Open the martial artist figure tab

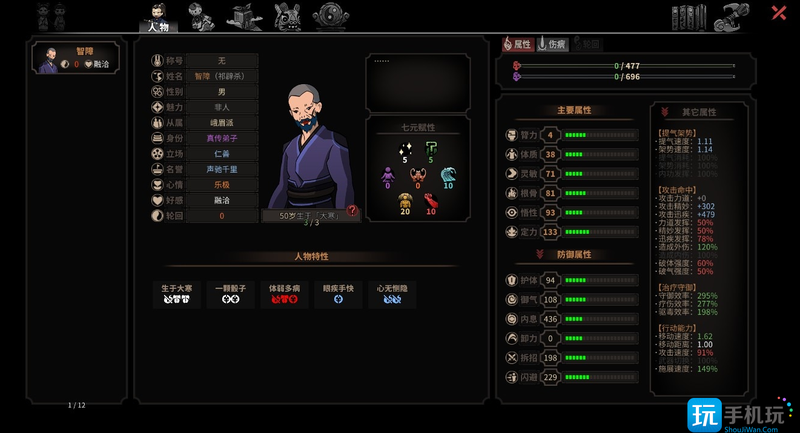click(201, 17)
